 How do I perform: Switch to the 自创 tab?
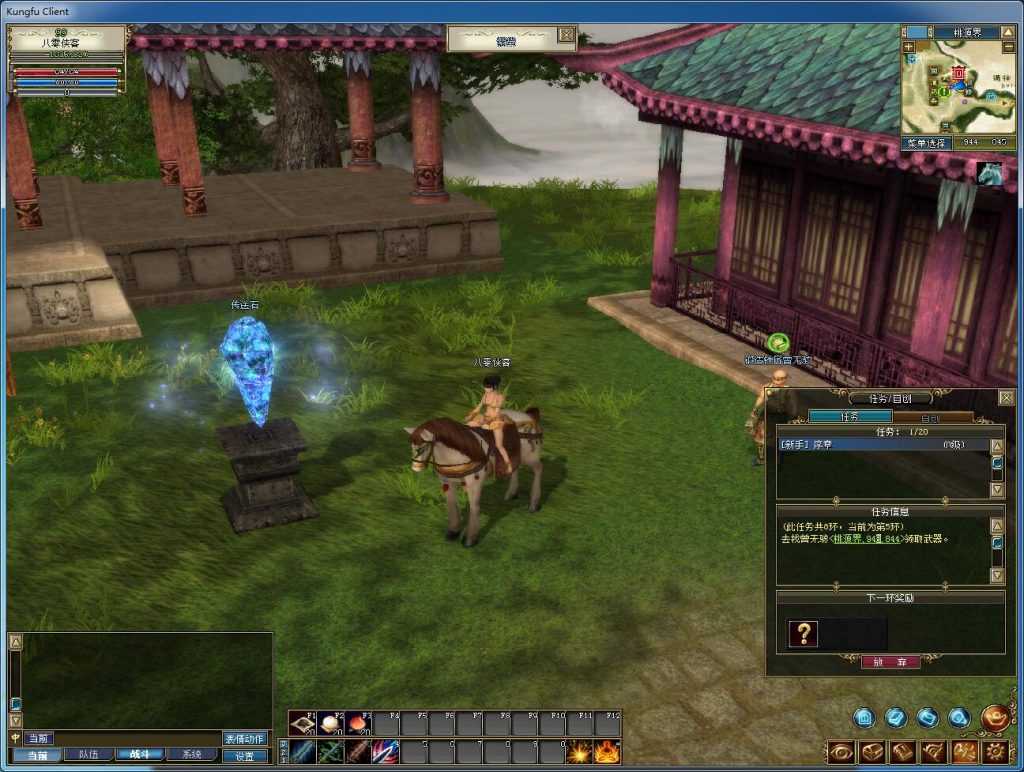coord(933,417)
